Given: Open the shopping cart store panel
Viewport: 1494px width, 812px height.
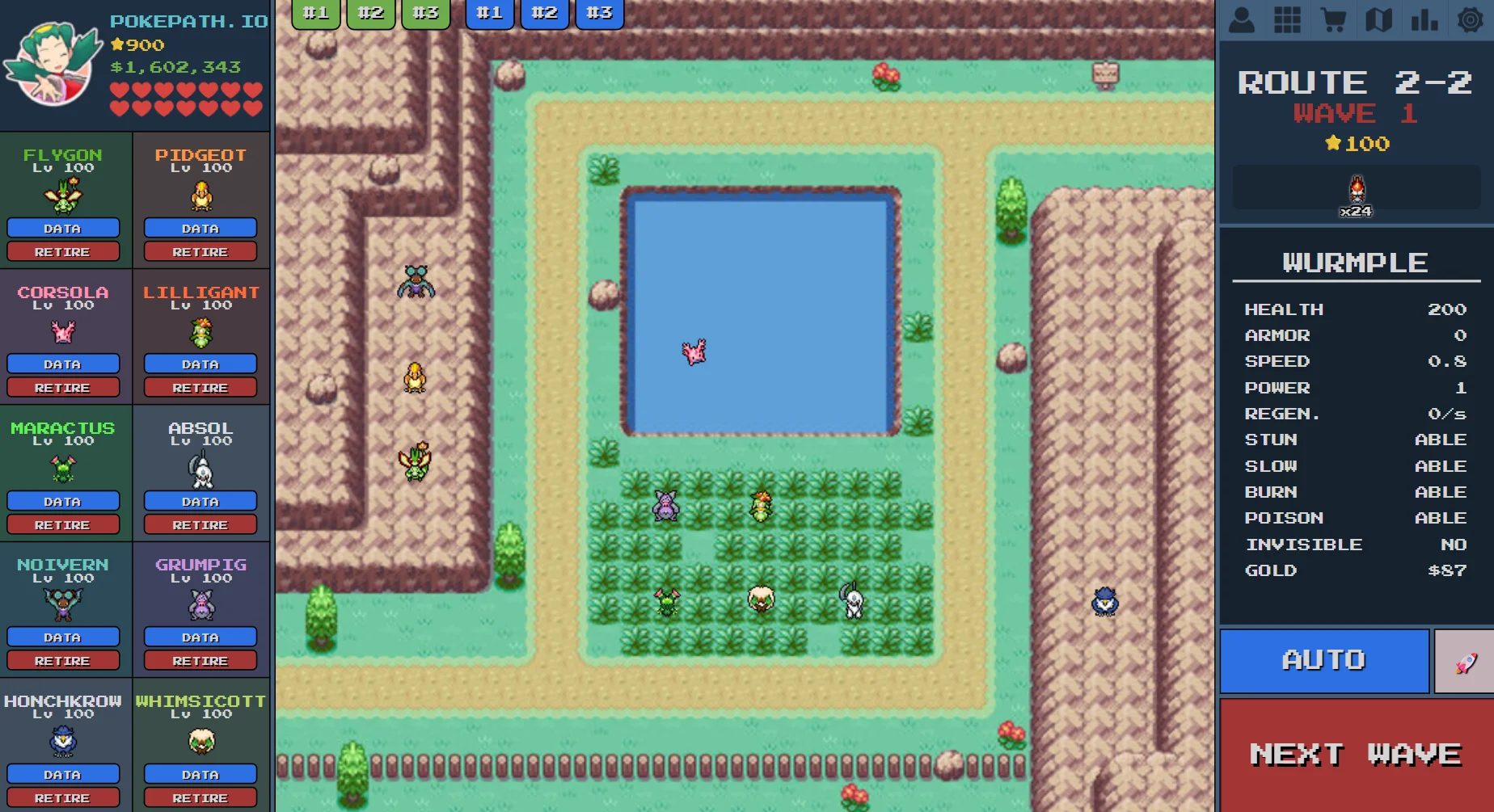Looking at the screenshot, I should [x=1332, y=19].
